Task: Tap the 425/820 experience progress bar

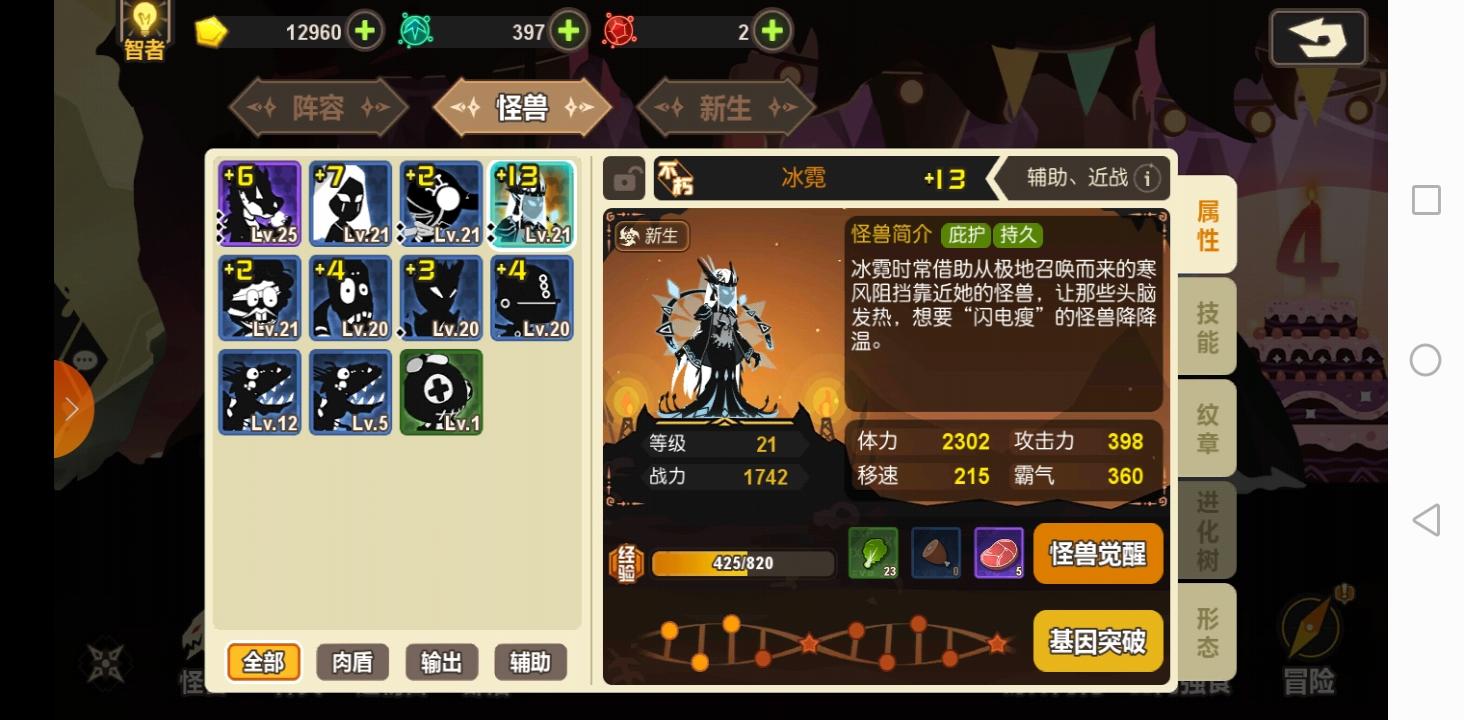Action: coord(742,563)
